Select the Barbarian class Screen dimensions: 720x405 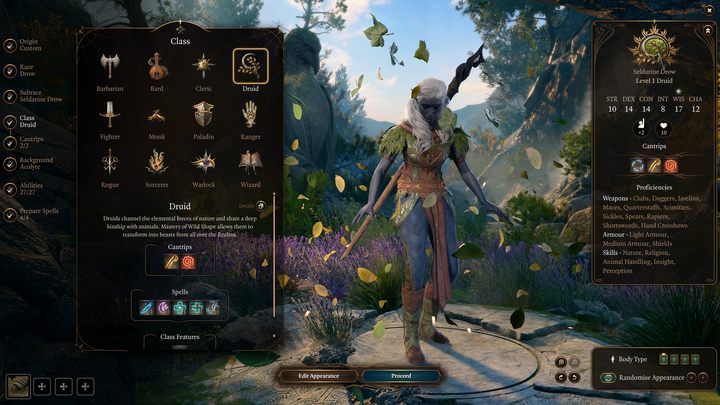pos(111,68)
